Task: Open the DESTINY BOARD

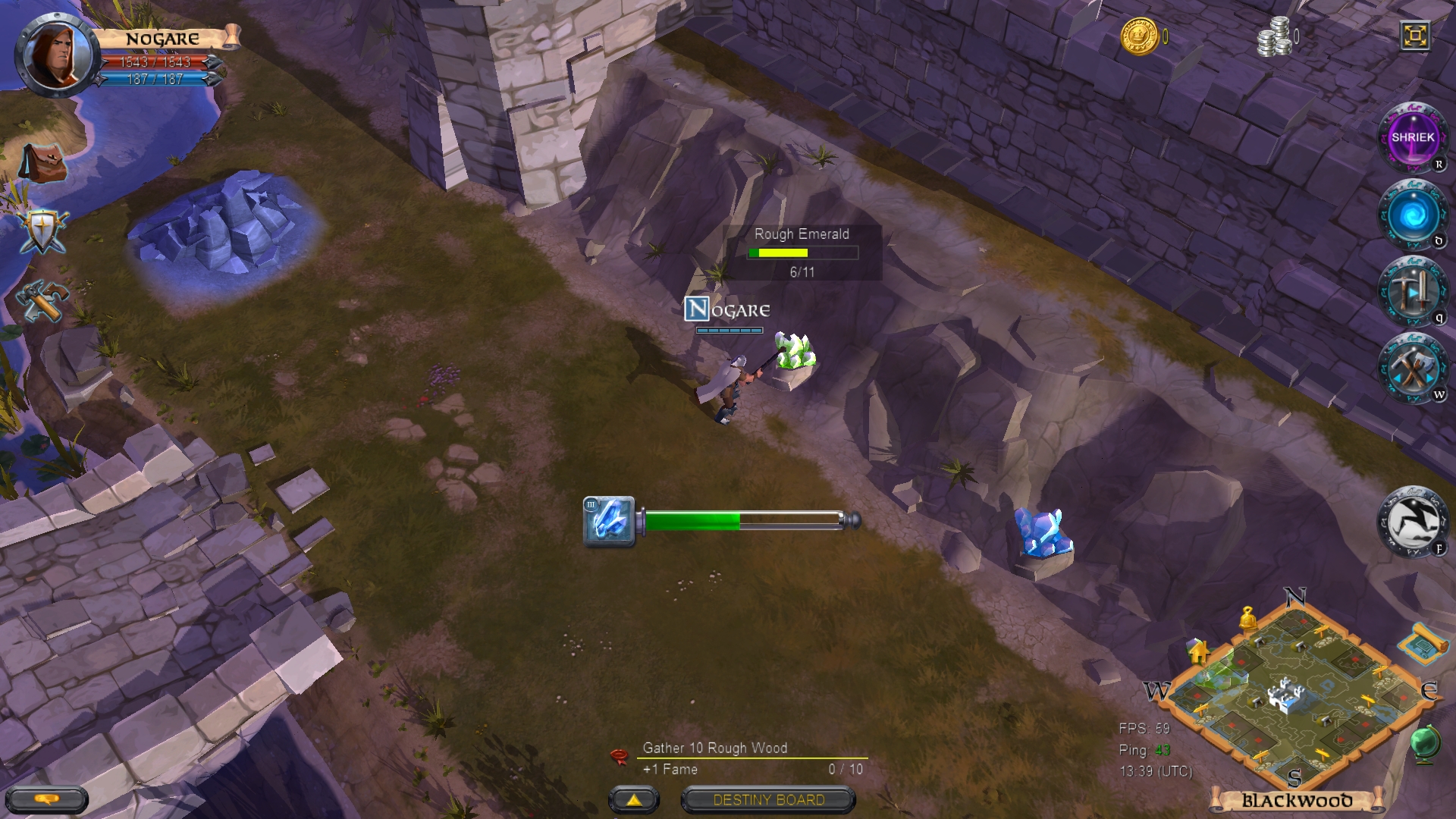Action: tap(767, 799)
